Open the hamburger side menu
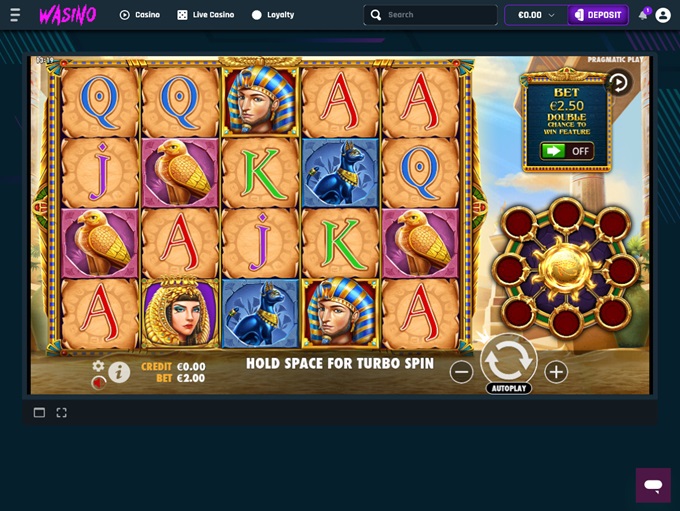Image resolution: width=680 pixels, height=511 pixels. tap(15, 15)
